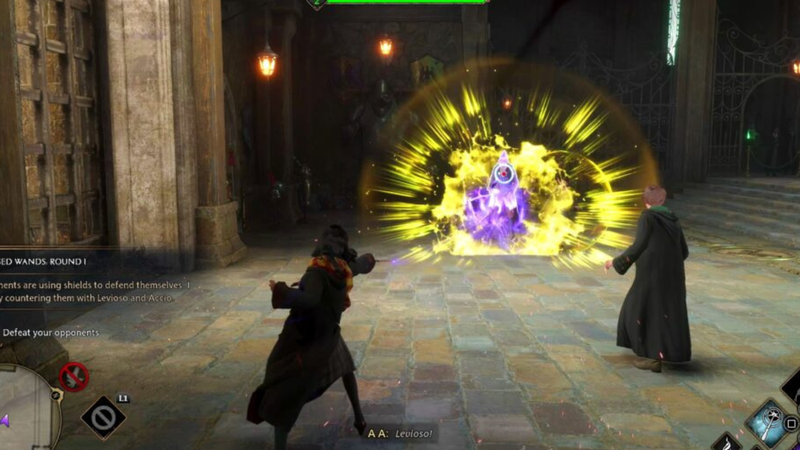Image resolution: width=800 pixels, height=450 pixels.
Task: Activate the black diamond tool wheel slot
Action: point(103,416)
